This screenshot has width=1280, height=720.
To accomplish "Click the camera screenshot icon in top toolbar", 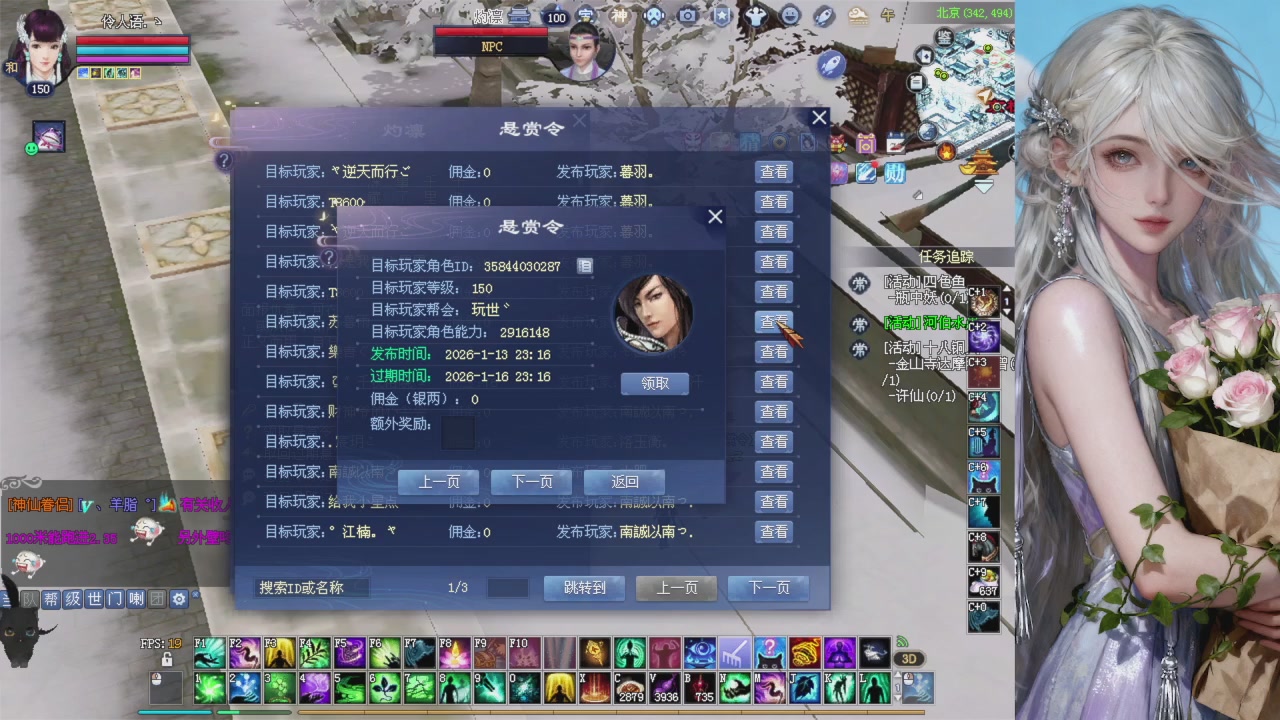I will click(x=687, y=15).
